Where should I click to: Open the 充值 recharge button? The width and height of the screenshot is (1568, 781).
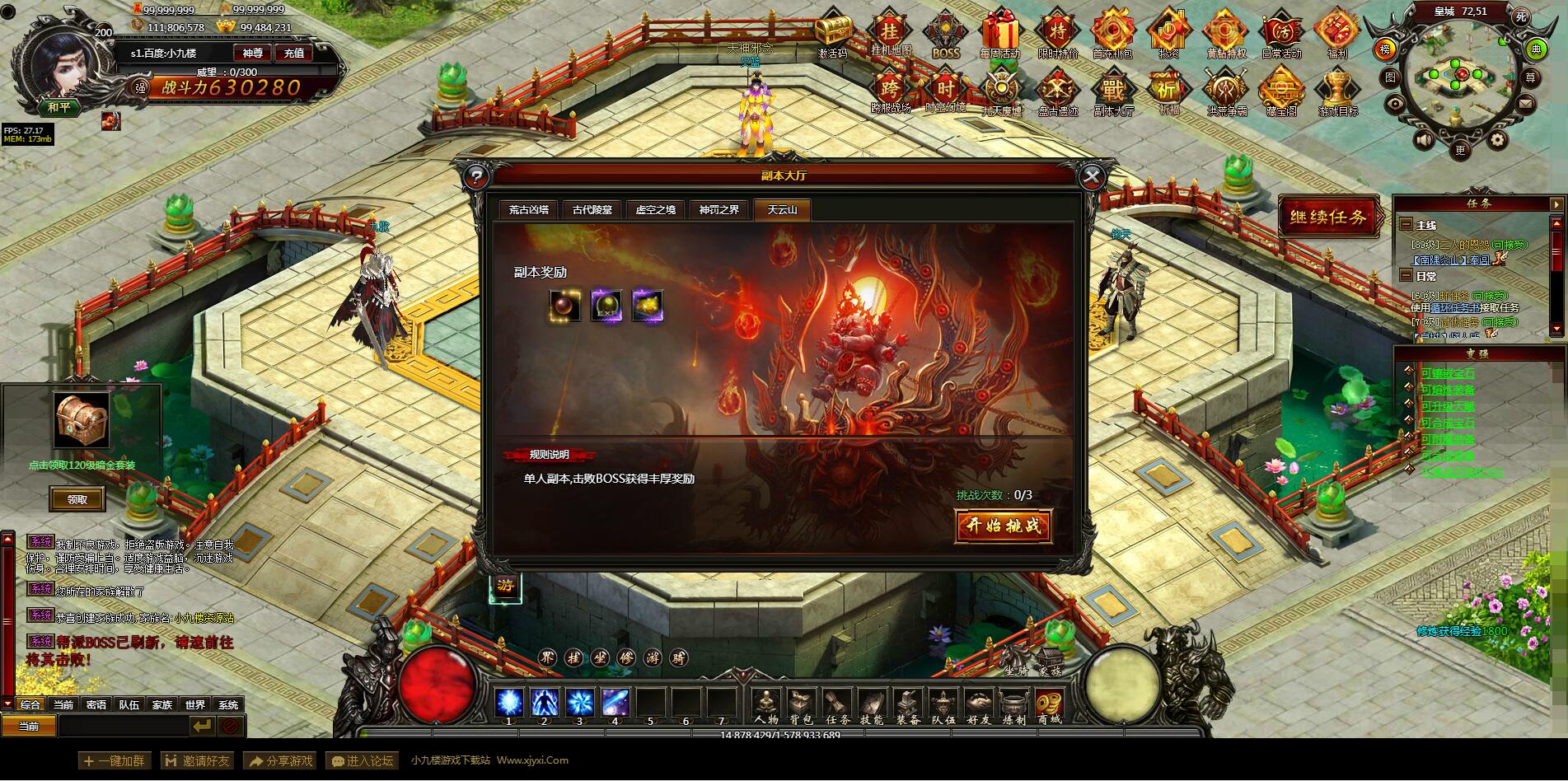click(x=294, y=53)
